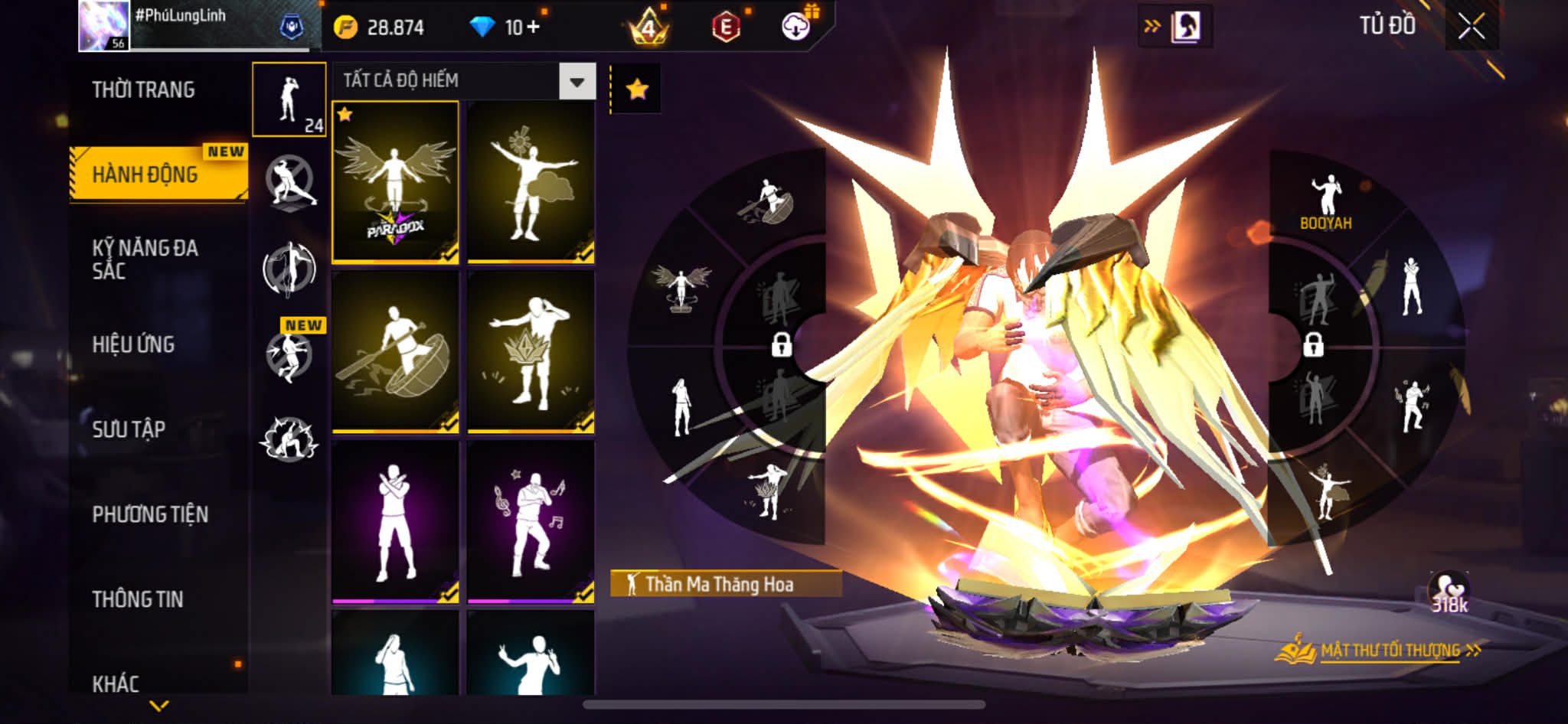1568x724 pixels.
Task: Pick the boat rowing emote tile
Action: (395, 352)
